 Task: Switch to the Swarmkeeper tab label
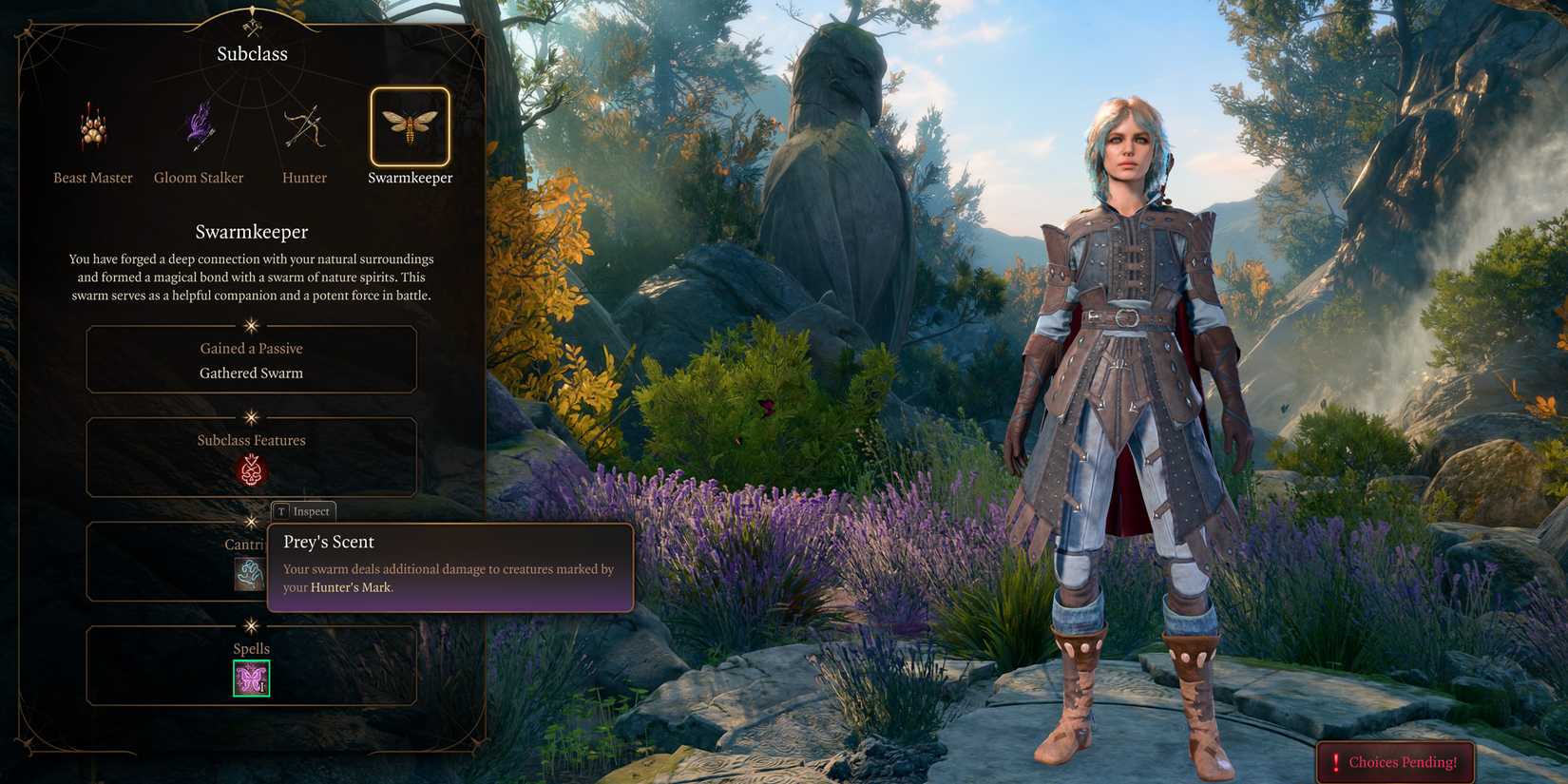point(410,177)
